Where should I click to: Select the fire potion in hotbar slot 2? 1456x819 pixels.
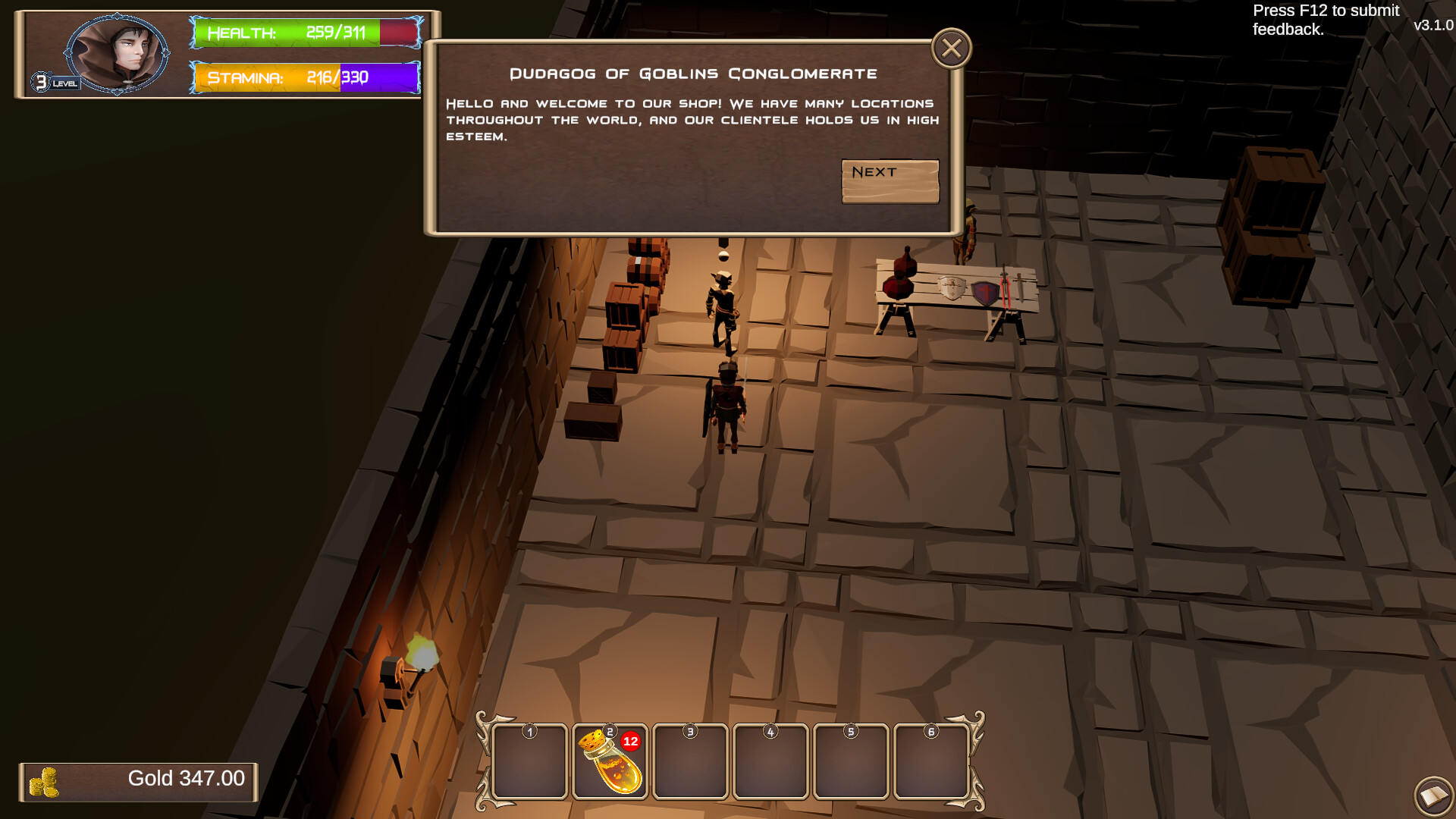pos(611,761)
